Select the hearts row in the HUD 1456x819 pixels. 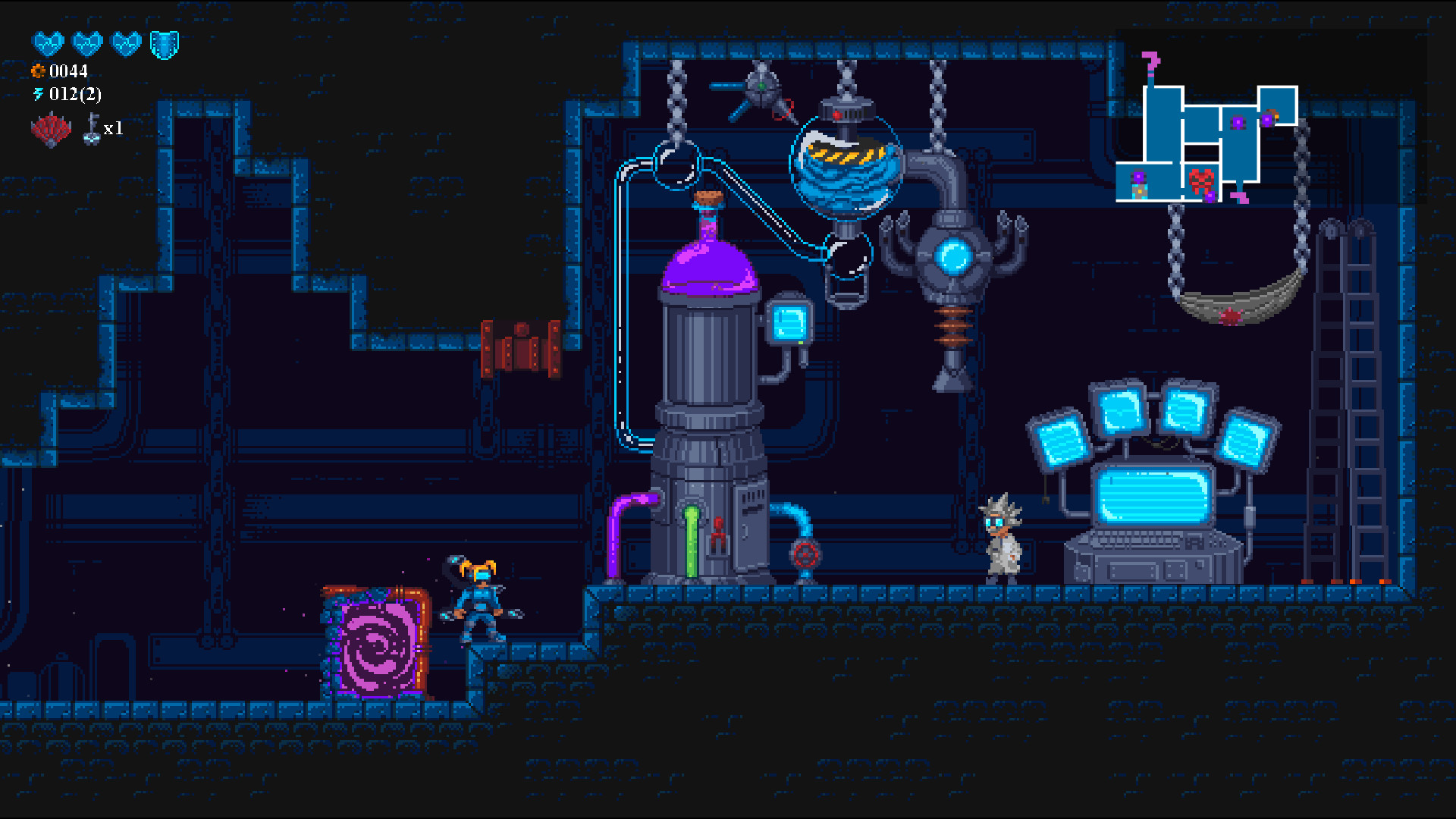point(87,44)
